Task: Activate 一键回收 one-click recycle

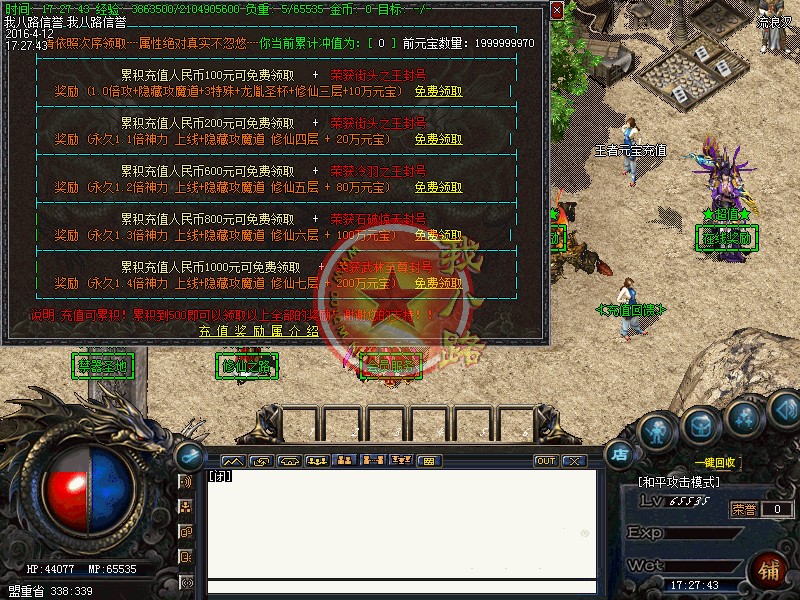Action: [714, 463]
